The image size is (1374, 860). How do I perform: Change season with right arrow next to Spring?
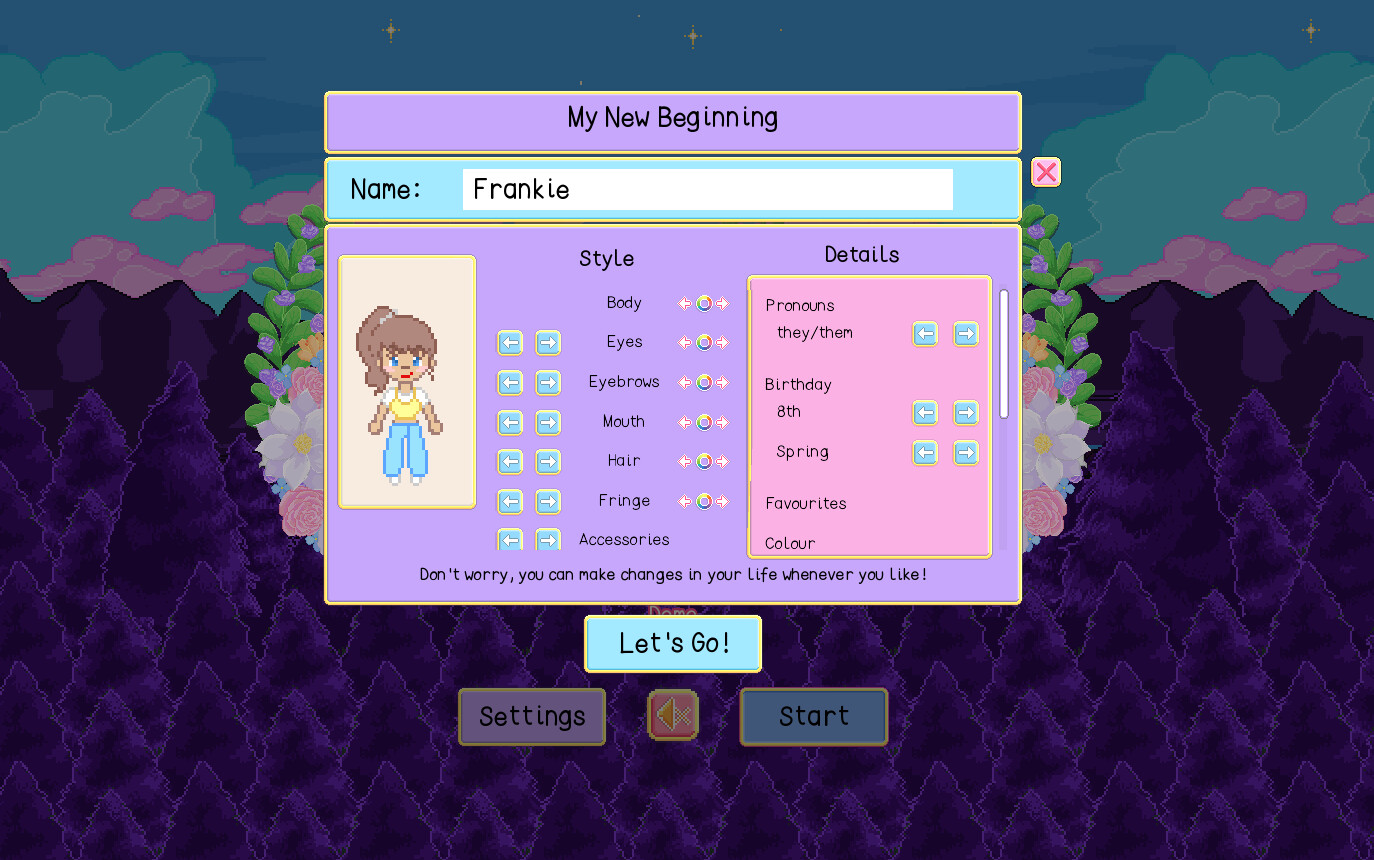coord(966,453)
